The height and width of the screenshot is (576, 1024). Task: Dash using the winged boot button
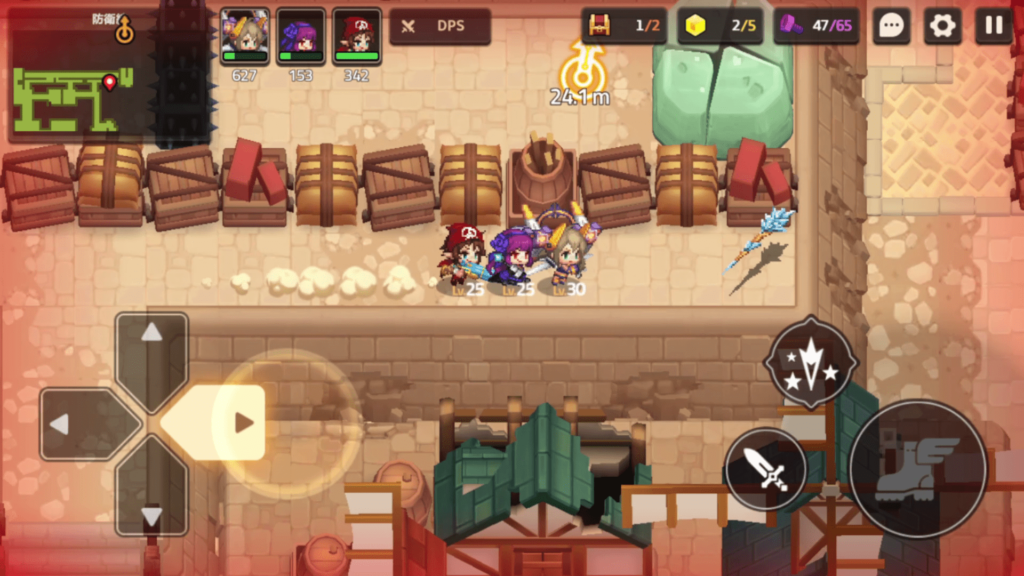(917, 469)
